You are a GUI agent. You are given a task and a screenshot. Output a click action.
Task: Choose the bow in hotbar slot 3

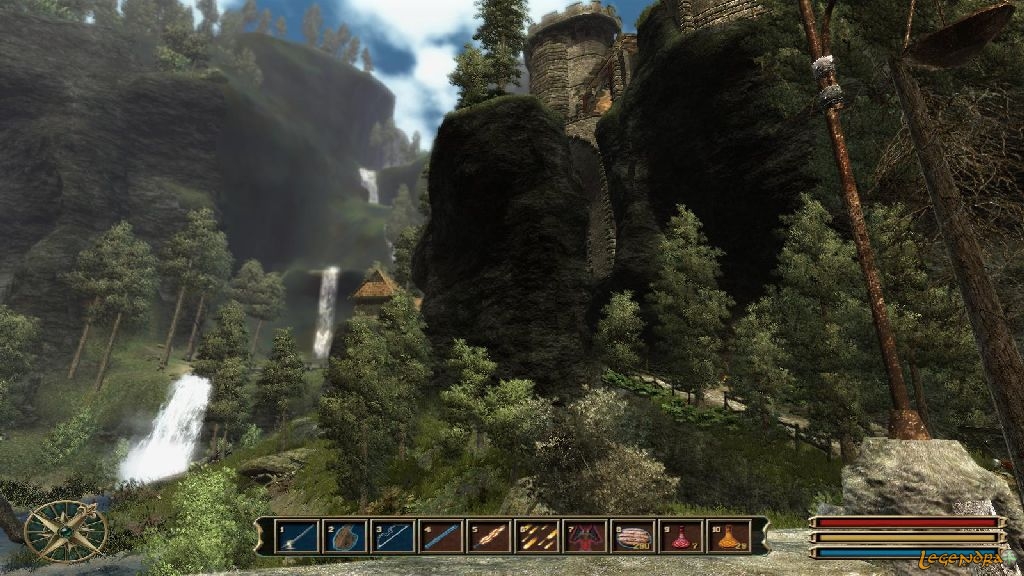click(x=392, y=536)
